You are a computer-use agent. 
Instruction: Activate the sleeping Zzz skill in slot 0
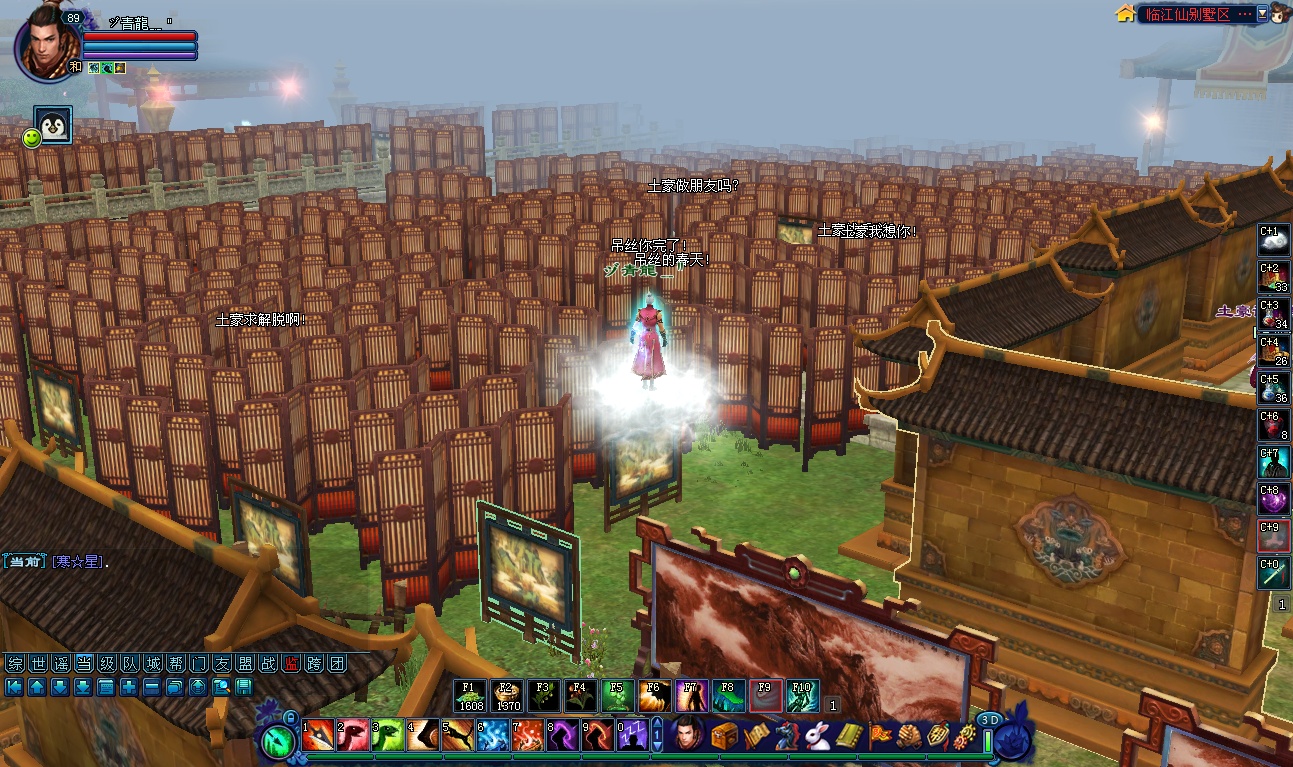coord(632,736)
